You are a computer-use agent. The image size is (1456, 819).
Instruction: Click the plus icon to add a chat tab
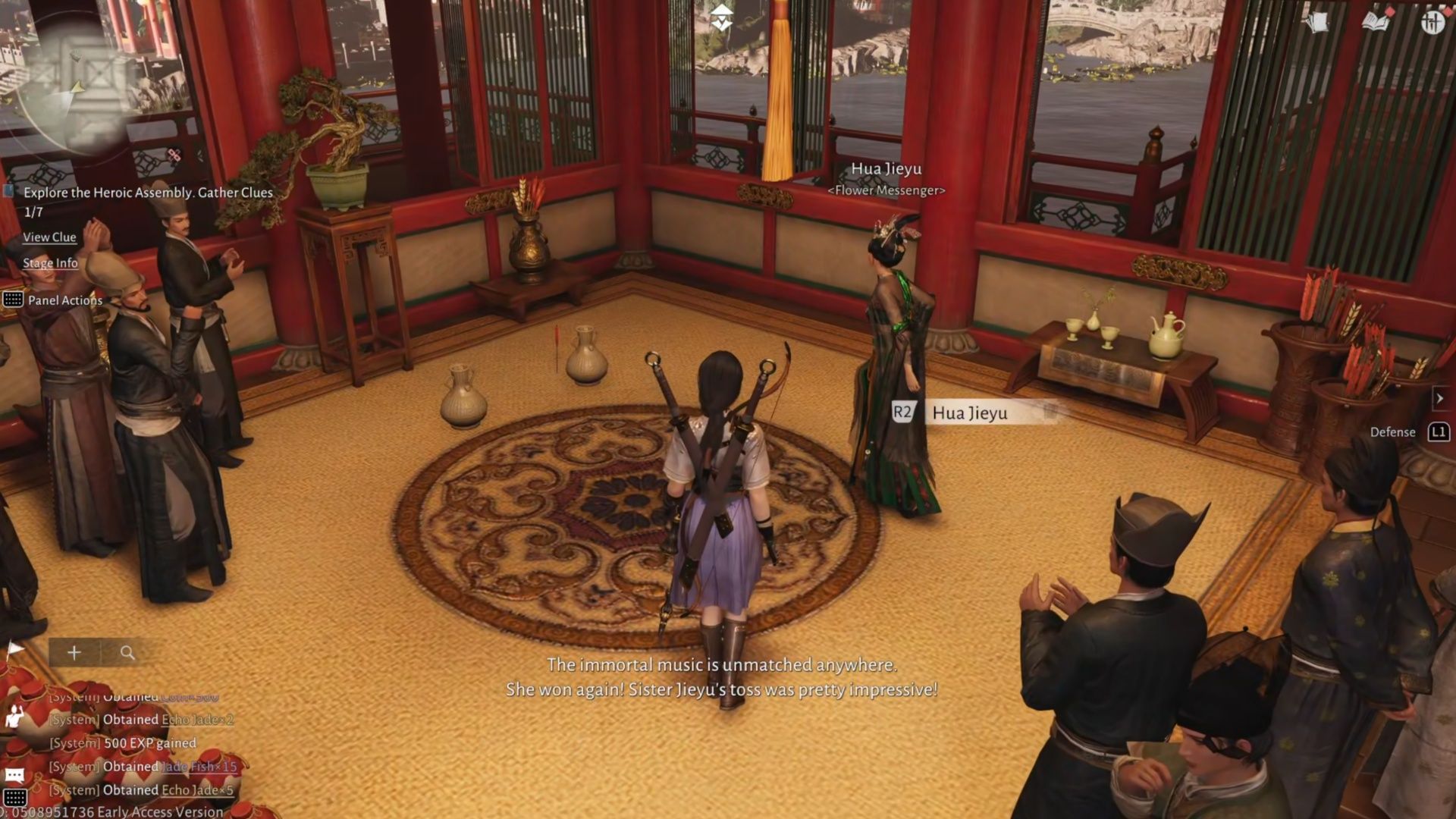click(x=74, y=652)
